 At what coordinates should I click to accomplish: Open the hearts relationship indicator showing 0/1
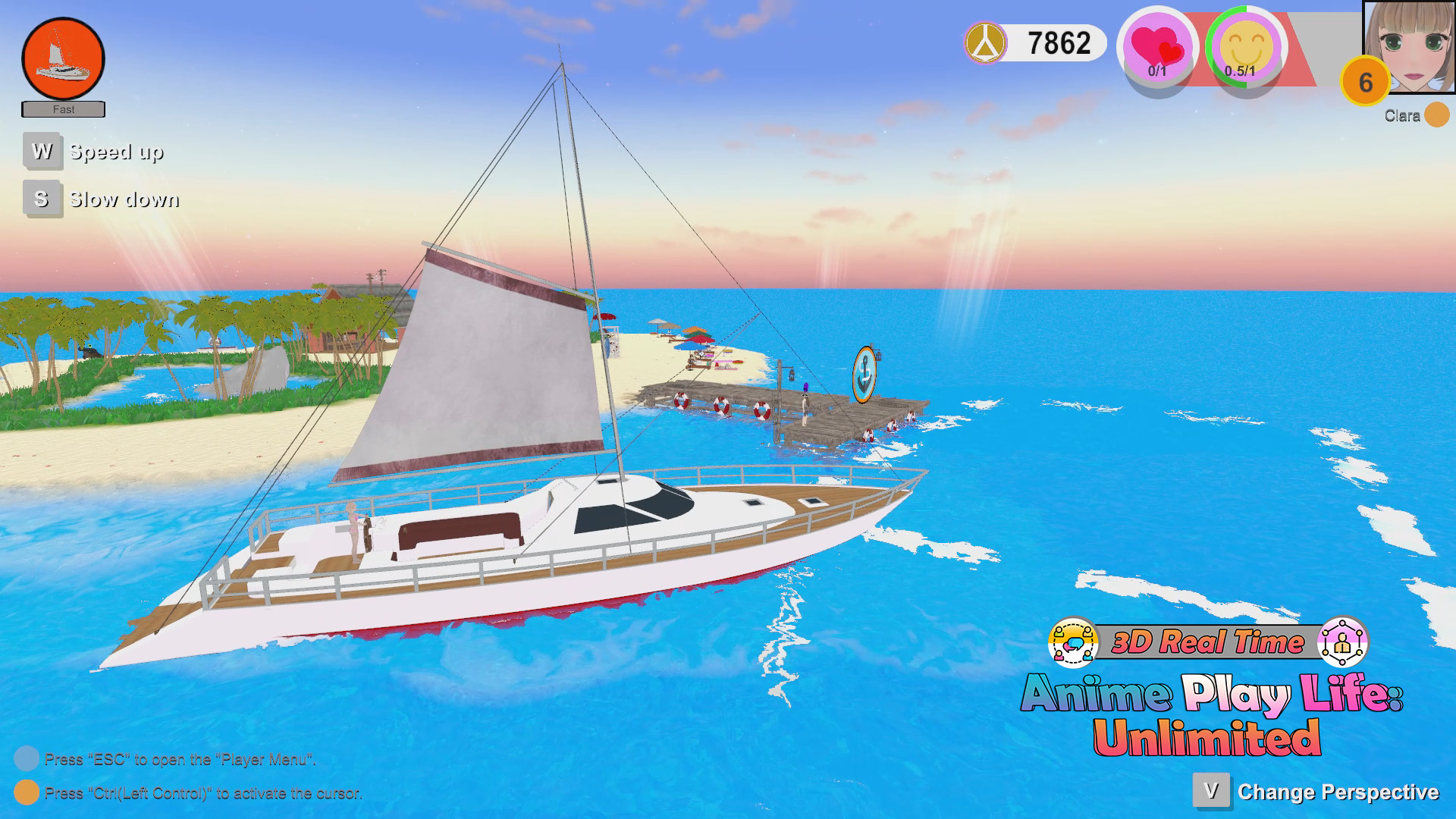(1157, 47)
